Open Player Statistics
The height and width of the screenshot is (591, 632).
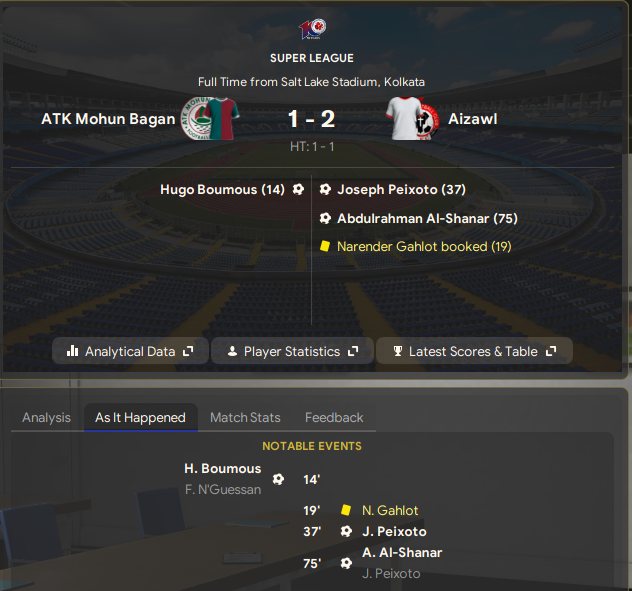point(292,351)
